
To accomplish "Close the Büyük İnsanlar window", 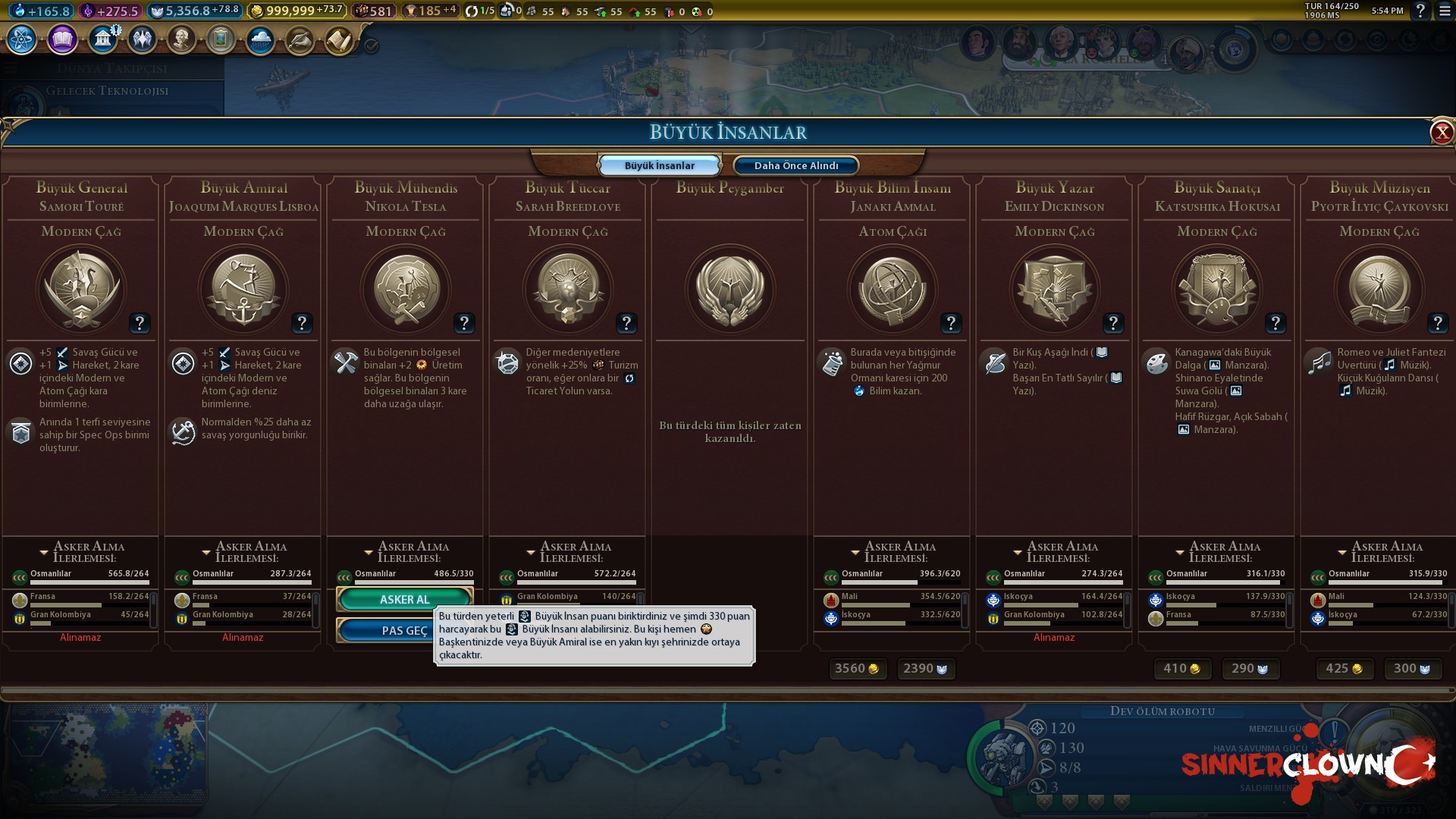I will pyautogui.click(x=1441, y=133).
